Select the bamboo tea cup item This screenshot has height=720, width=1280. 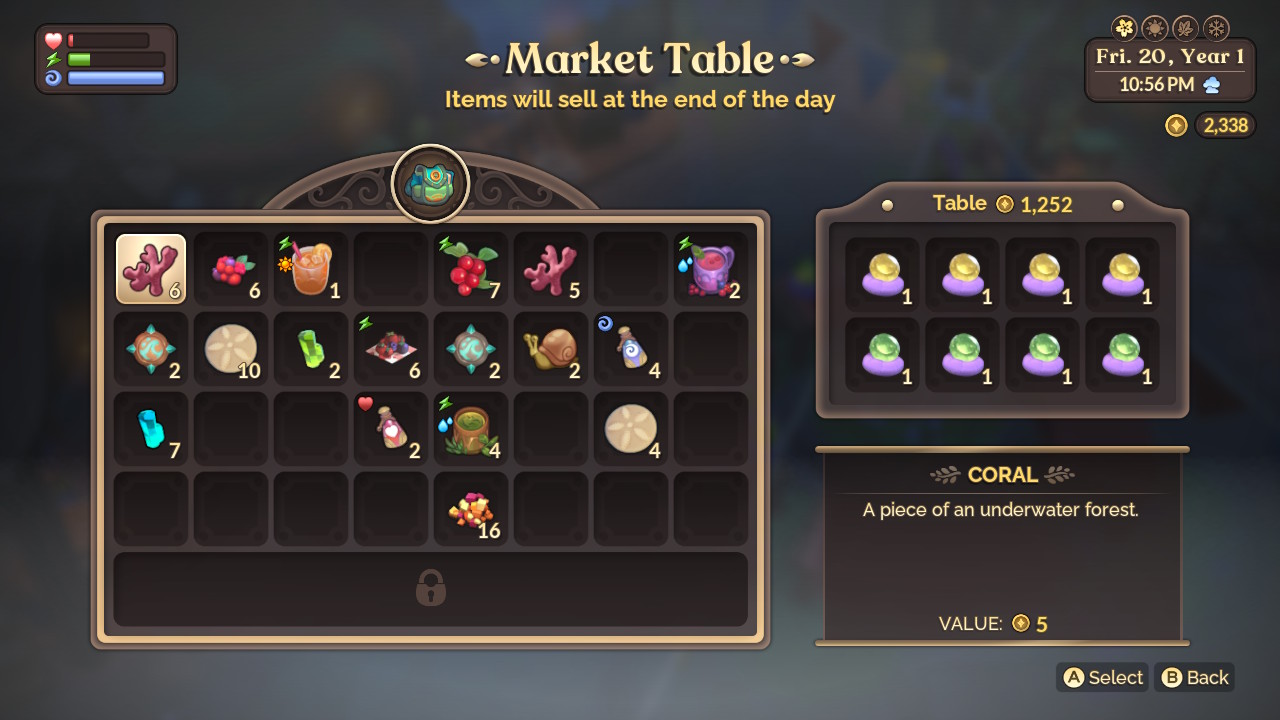click(x=471, y=428)
